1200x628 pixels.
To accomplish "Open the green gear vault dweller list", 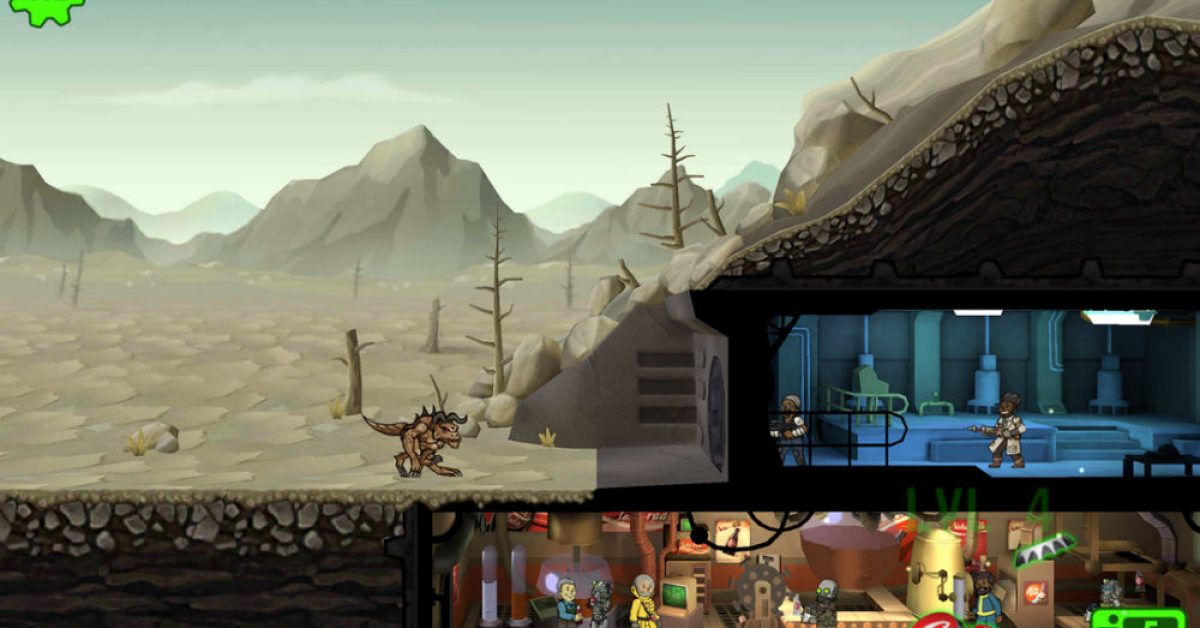I will (44, 9).
